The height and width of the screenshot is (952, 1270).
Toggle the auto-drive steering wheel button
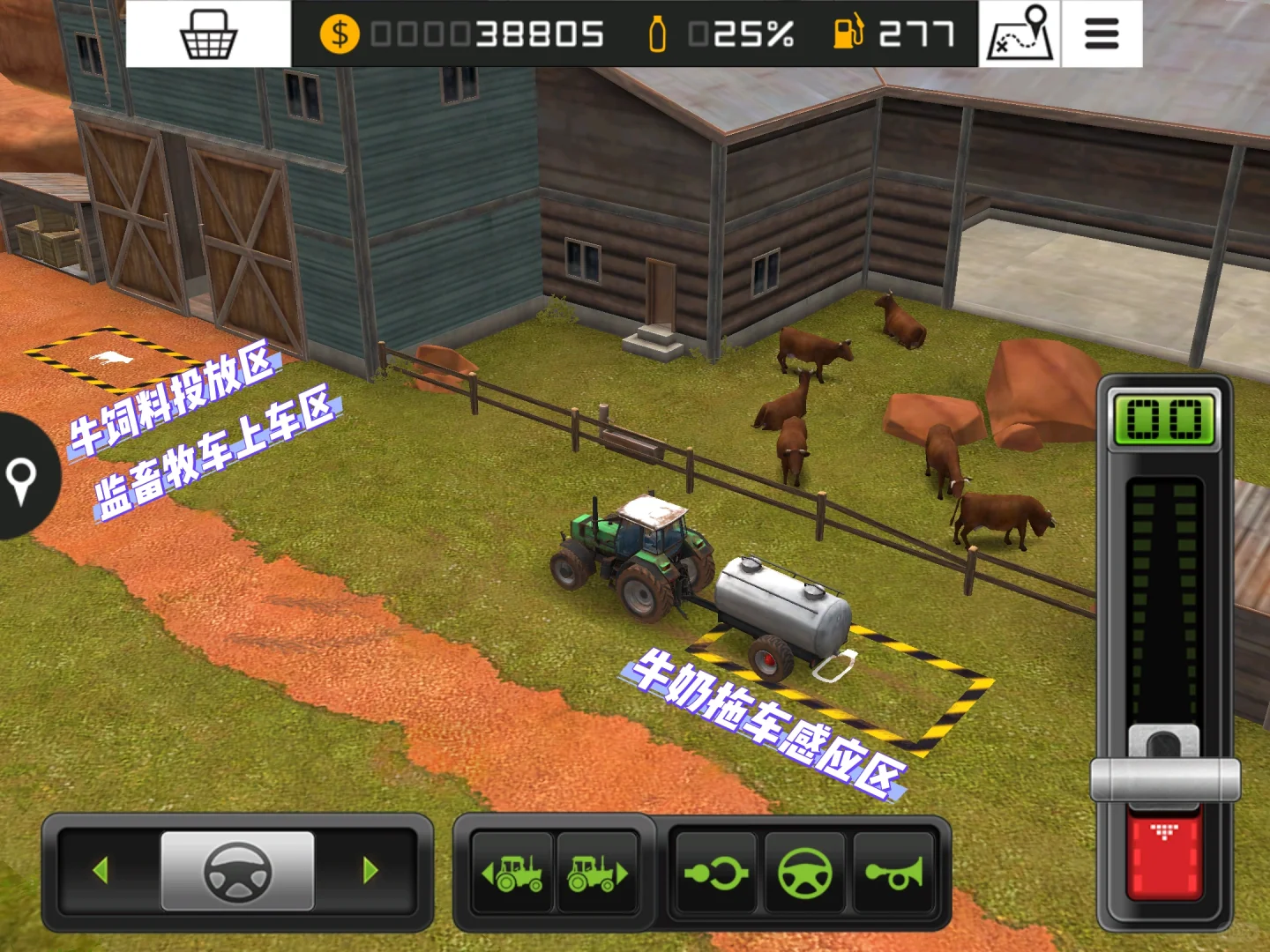point(804,873)
